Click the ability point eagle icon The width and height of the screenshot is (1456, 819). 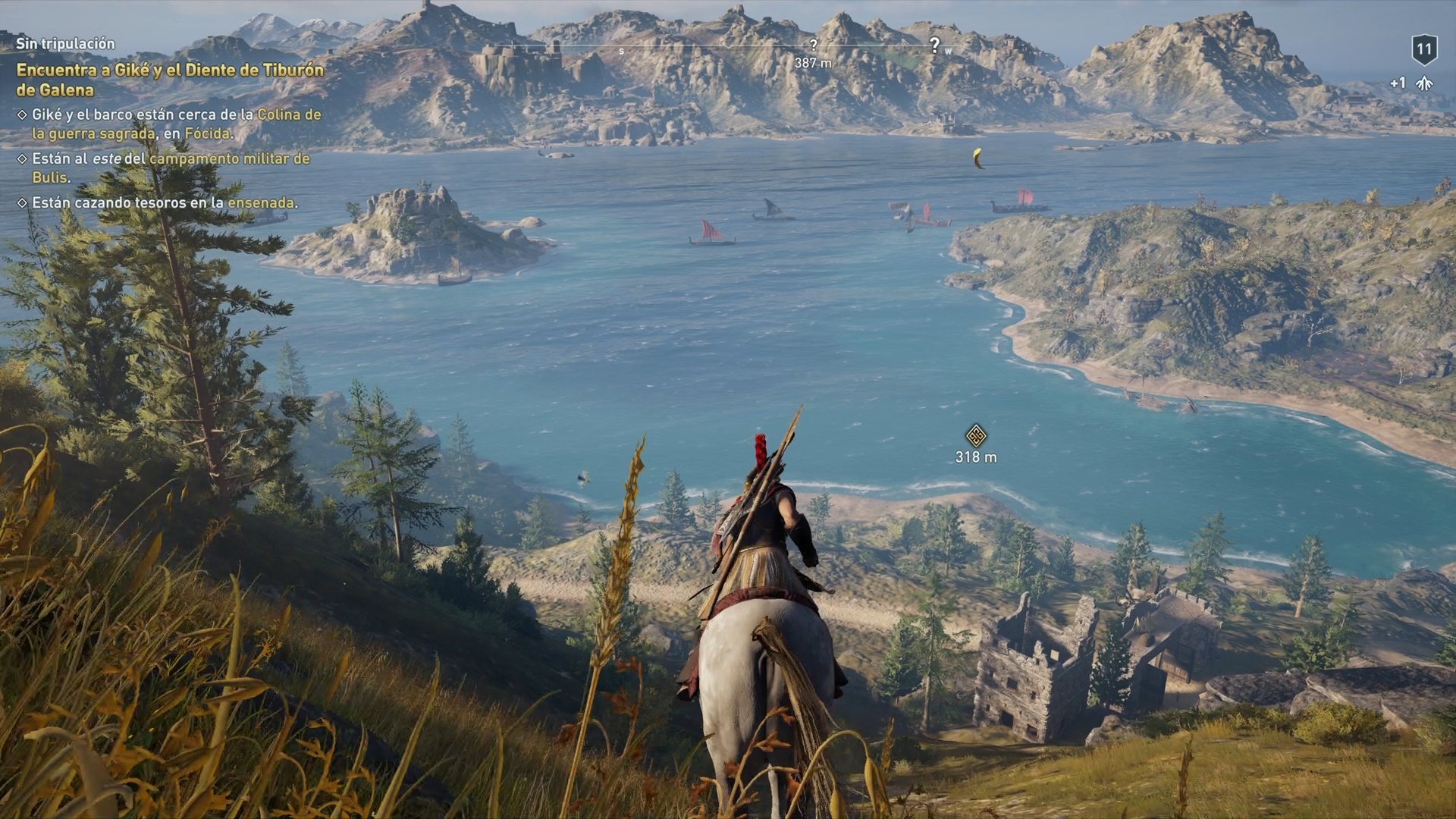pos(1425,82)
